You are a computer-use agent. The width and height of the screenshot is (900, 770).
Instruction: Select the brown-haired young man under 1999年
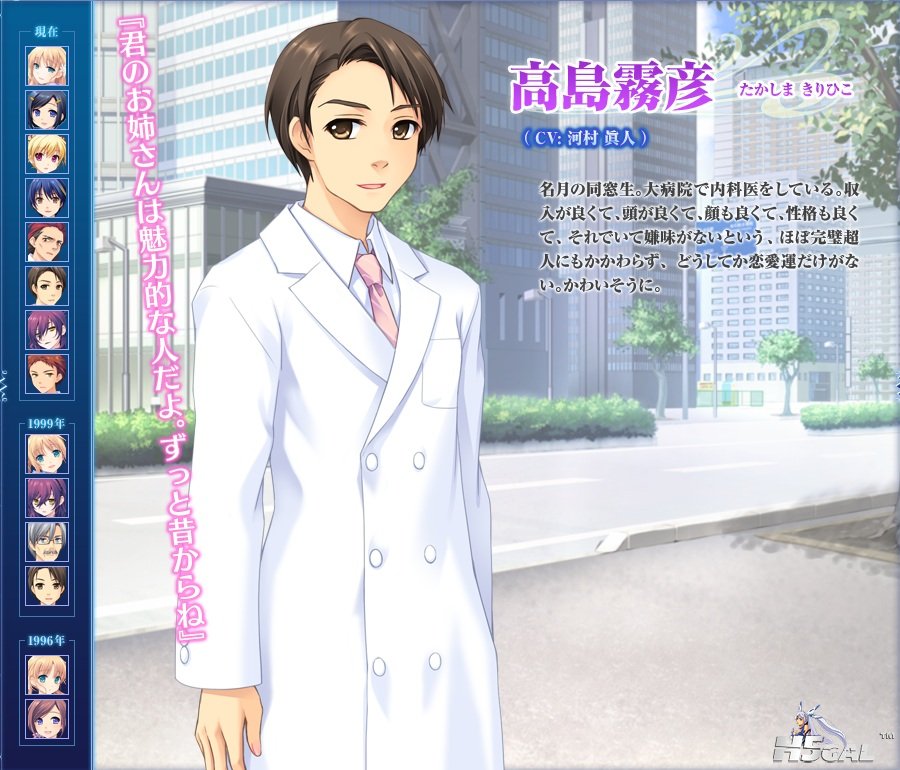[x=47, y=585]
